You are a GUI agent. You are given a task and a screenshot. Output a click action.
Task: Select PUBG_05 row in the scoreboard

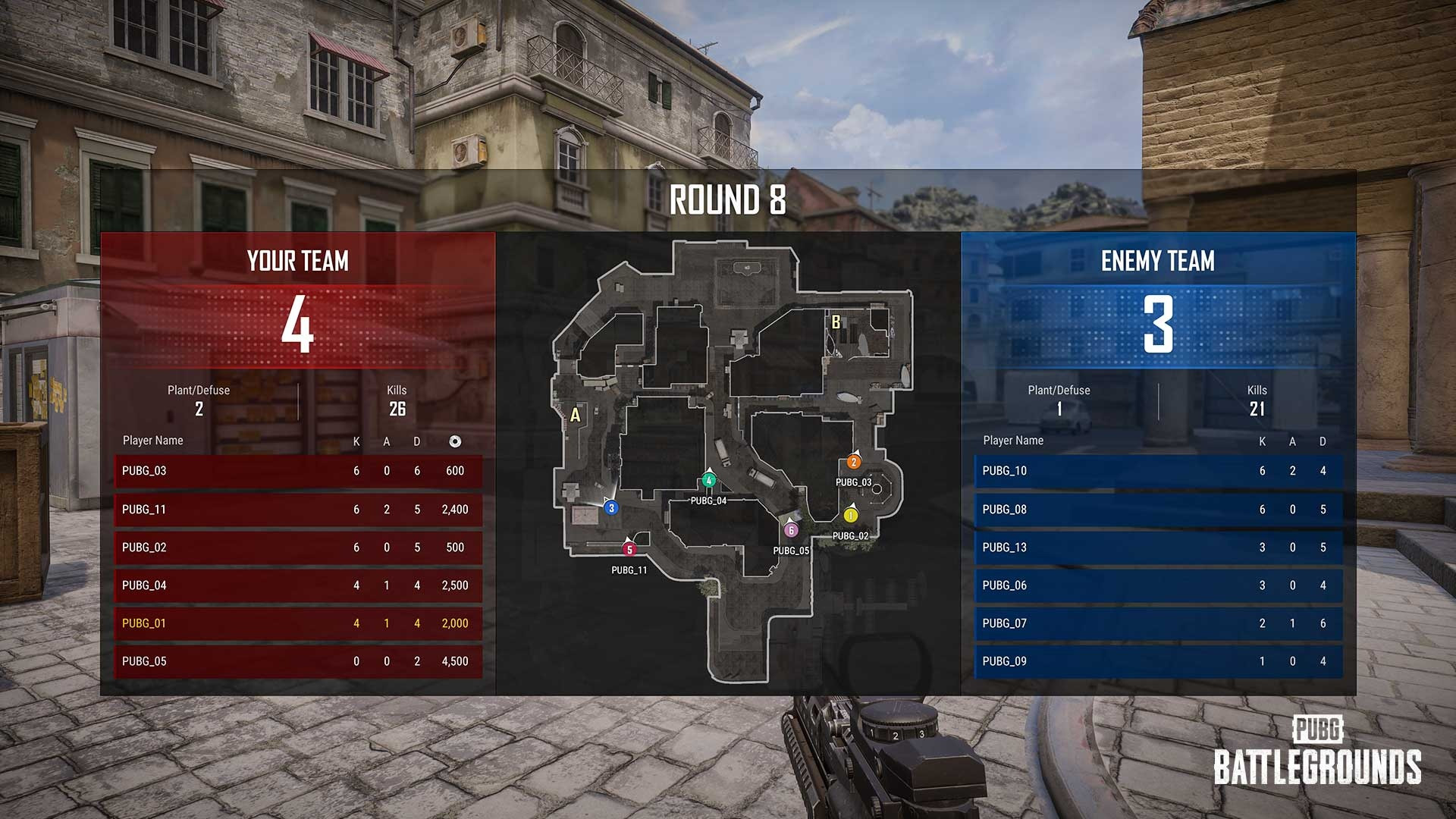pos(298,661)
